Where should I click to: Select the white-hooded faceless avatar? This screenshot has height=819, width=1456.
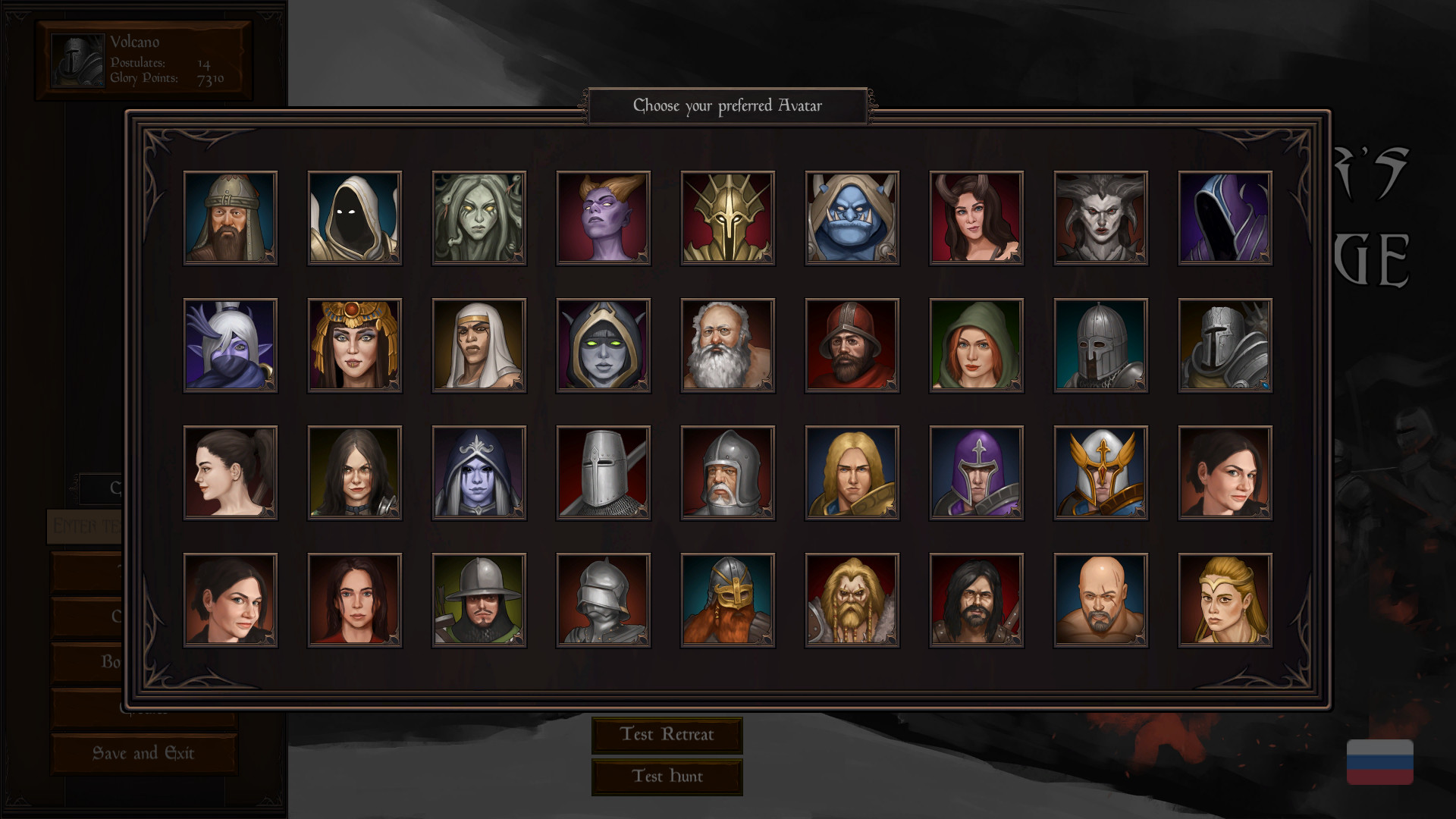(x=354, y=218)
